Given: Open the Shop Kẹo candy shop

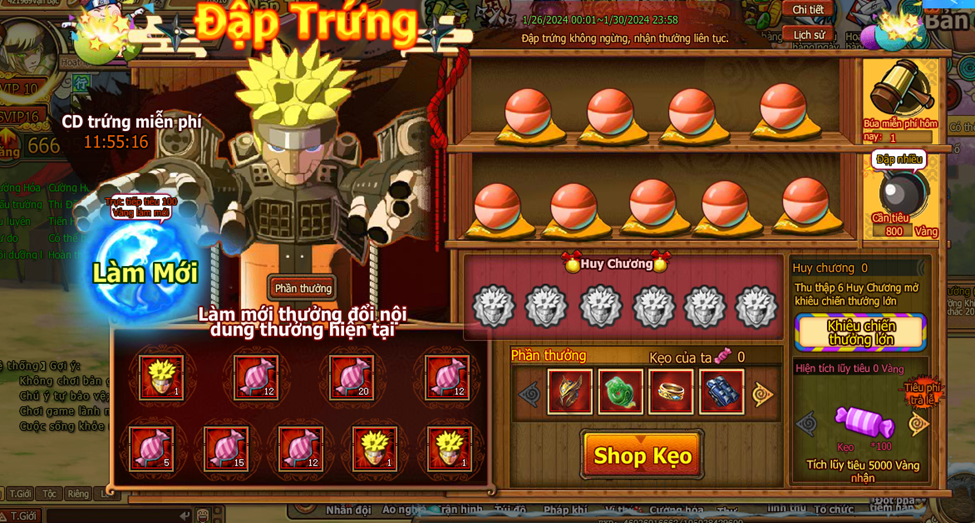Looking at the screenshot, I should (x=642, y=456).
